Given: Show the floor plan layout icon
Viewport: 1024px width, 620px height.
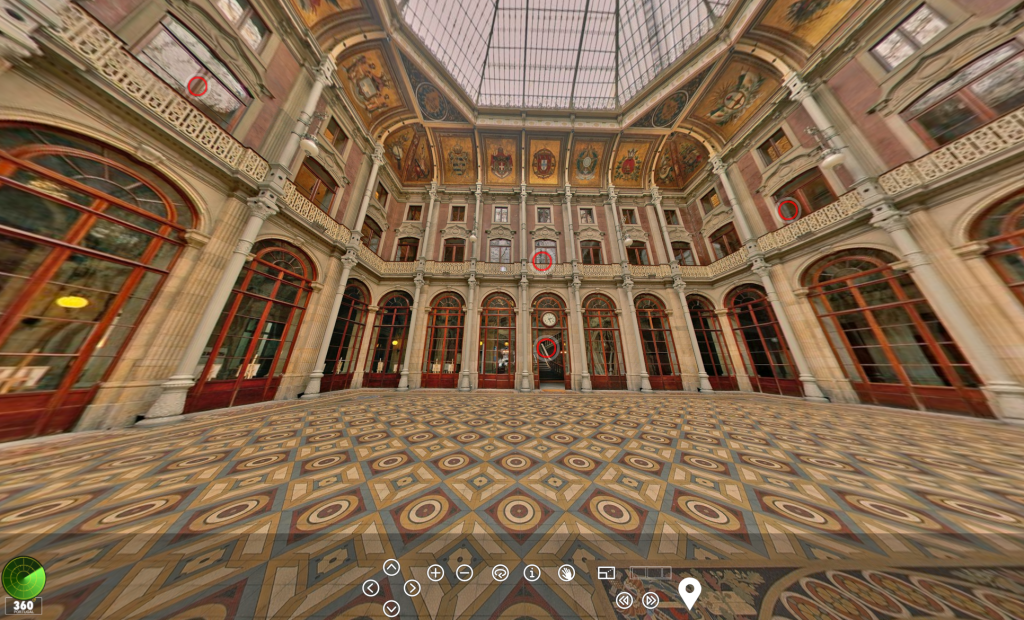Looking at the screenshot, I should pyautogui.click(x=606, y=573).
